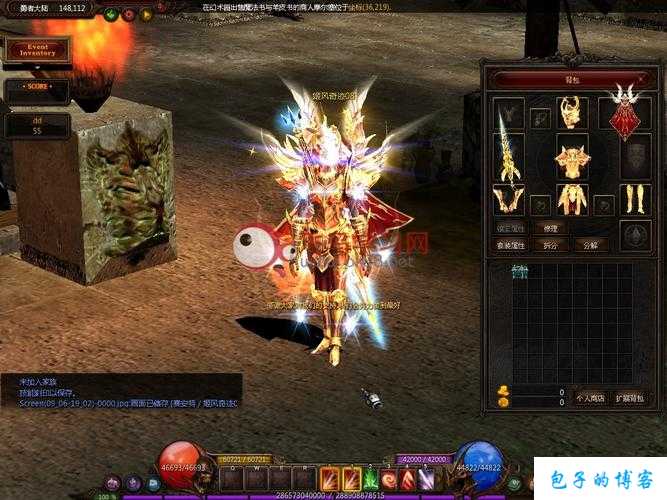667x500 pixels.
Task: Select the teal item in the bag grid
Action: (x=520, y=271)
